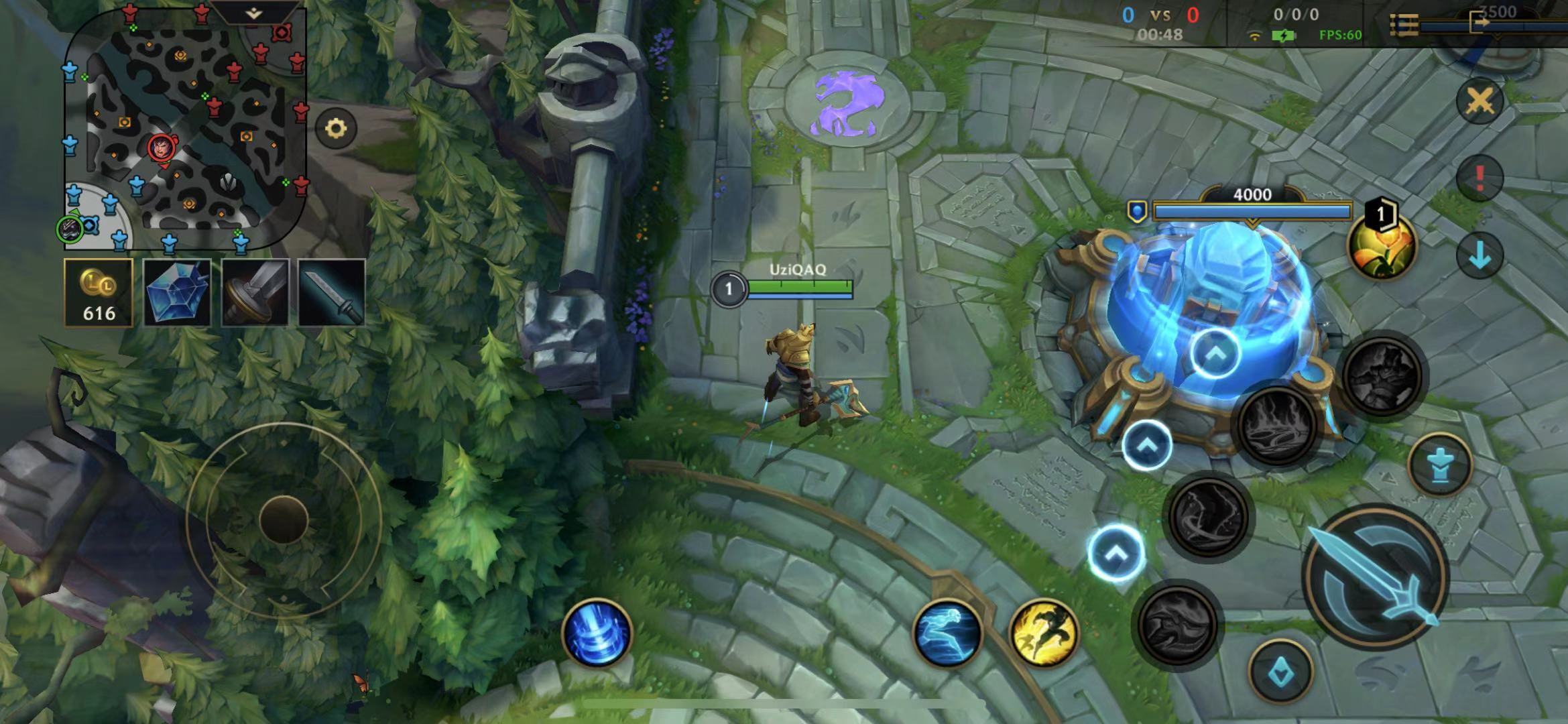Open the shop via the gold coins button
The width and height of the screenshot is (1568, 724).
click(x=99, y=293)
